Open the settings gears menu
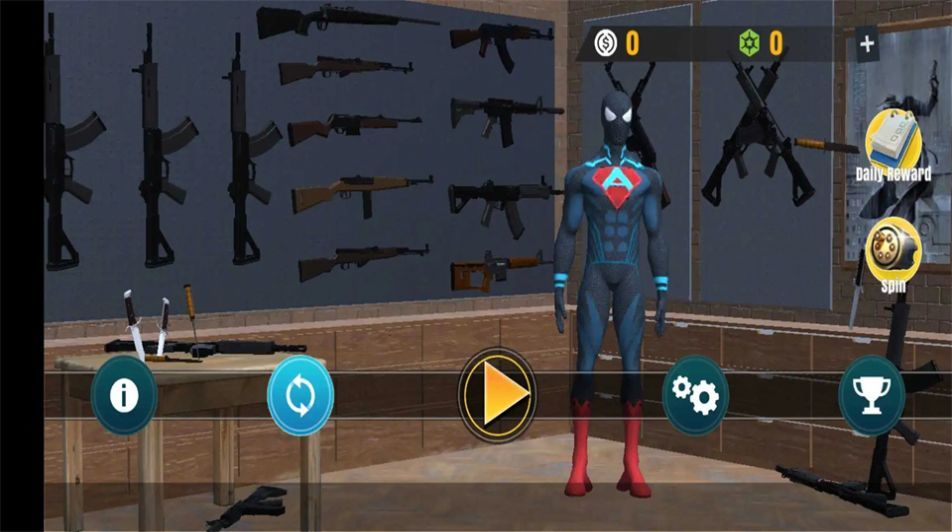Image resolution: width=952 pixels, height=532 pixels. coord(695,395)
